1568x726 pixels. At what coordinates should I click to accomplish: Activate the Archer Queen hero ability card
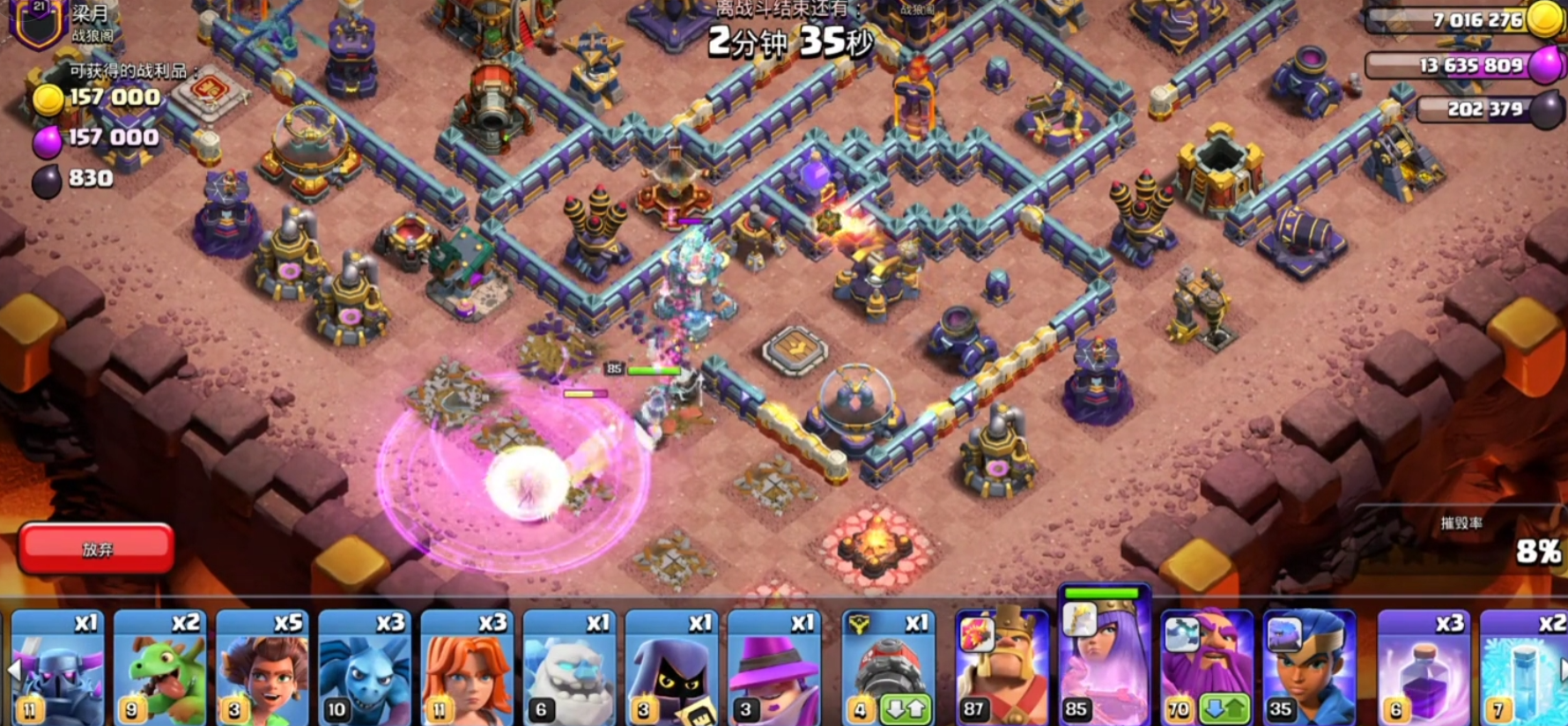click(x=1105, y=661)
